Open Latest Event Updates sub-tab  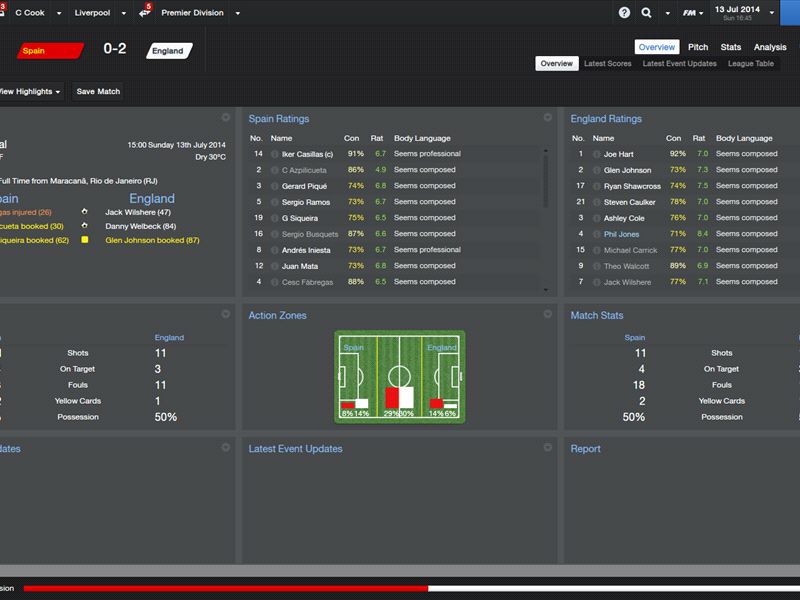[679, 64]
